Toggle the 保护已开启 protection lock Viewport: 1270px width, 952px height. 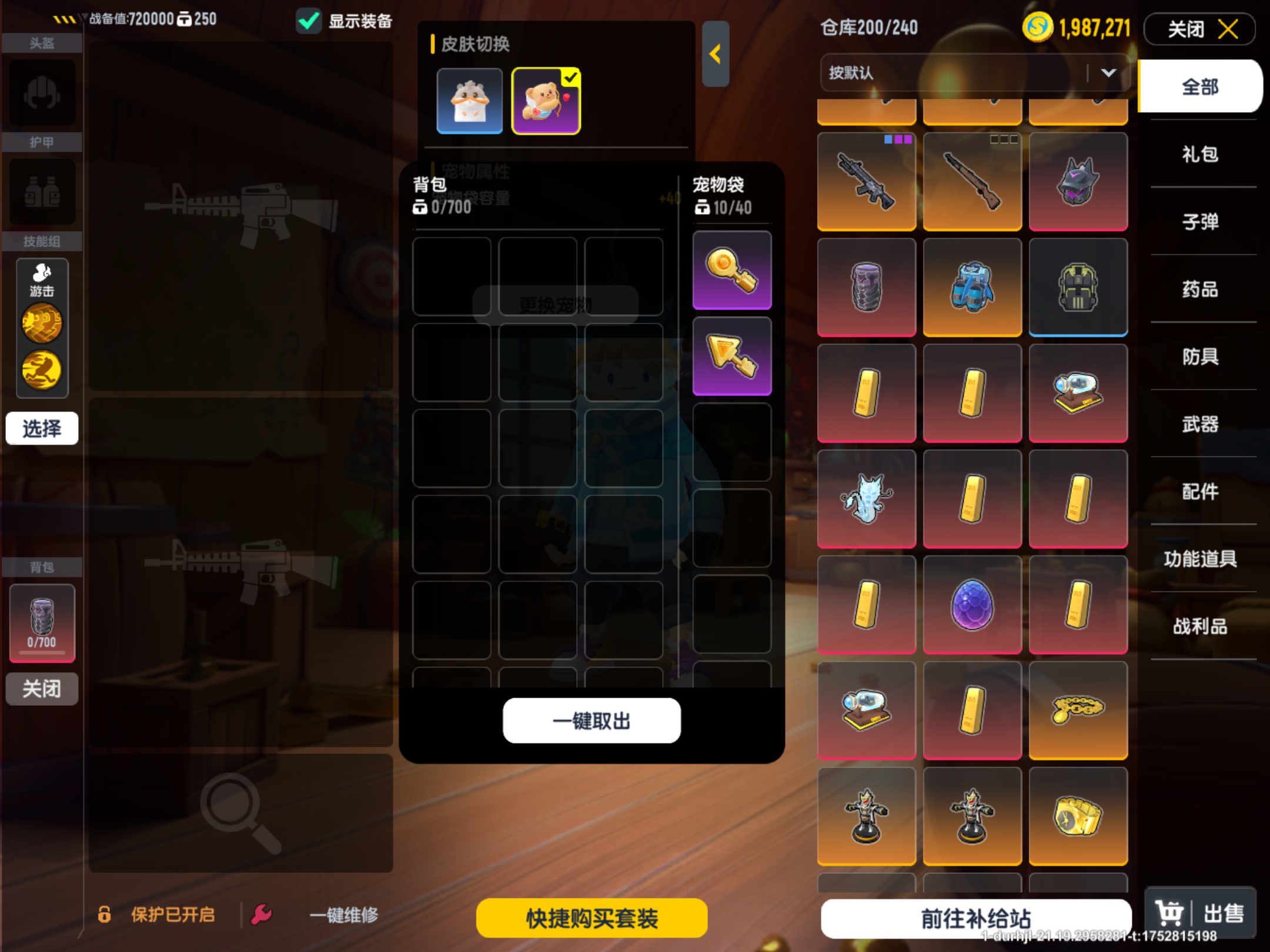[x=105, y=914]
